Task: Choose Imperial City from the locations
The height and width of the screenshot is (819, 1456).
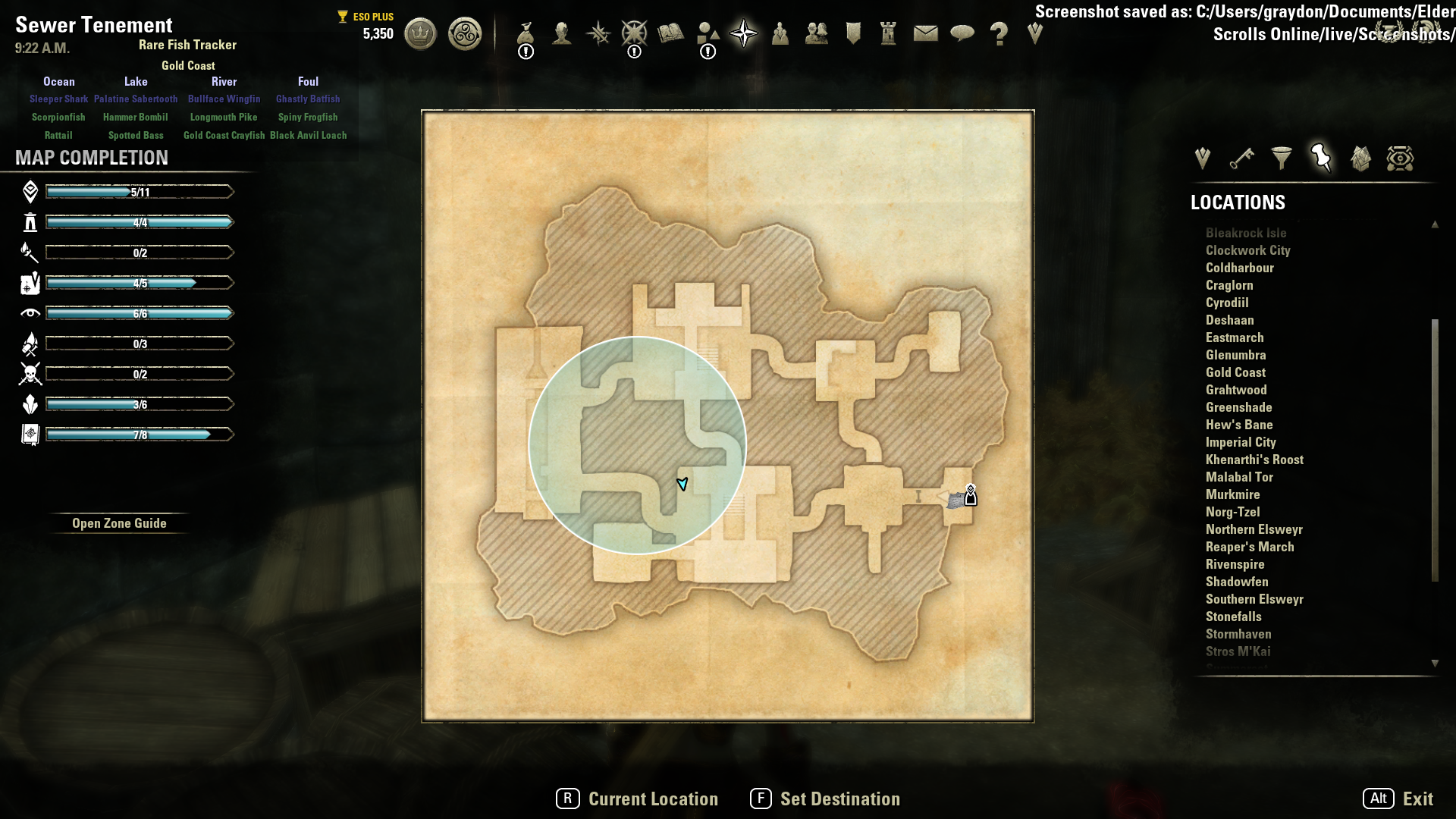Action: (x=1241, y=442)
